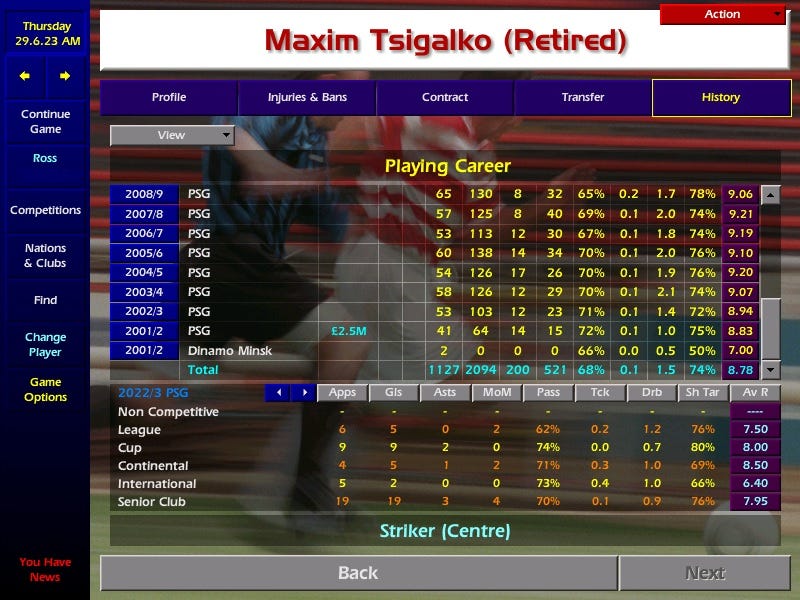Click the yellow right navigation arrow

(x=65, y=76)
